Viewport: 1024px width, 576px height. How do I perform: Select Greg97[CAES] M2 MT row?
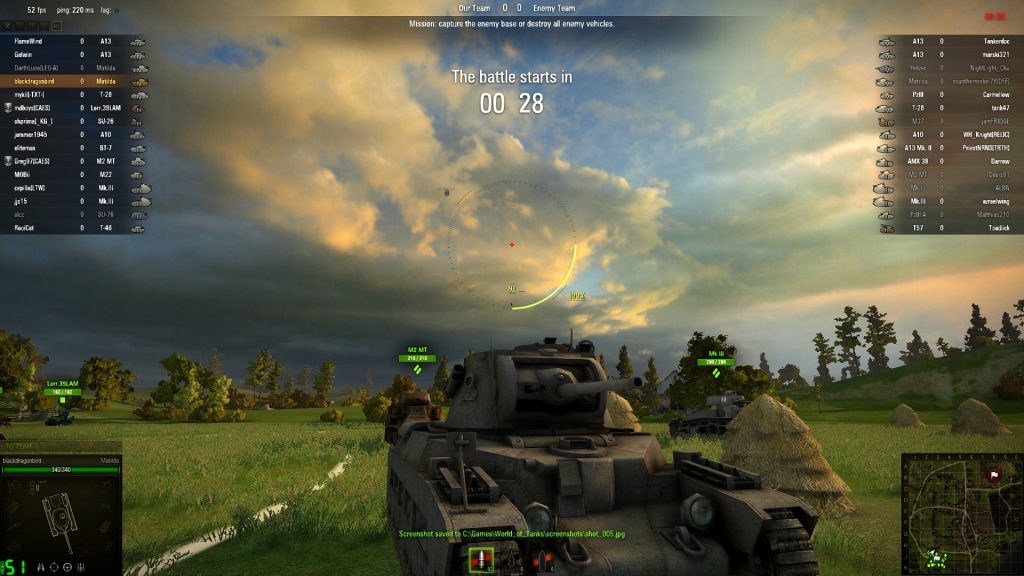(x=76, y=161)
